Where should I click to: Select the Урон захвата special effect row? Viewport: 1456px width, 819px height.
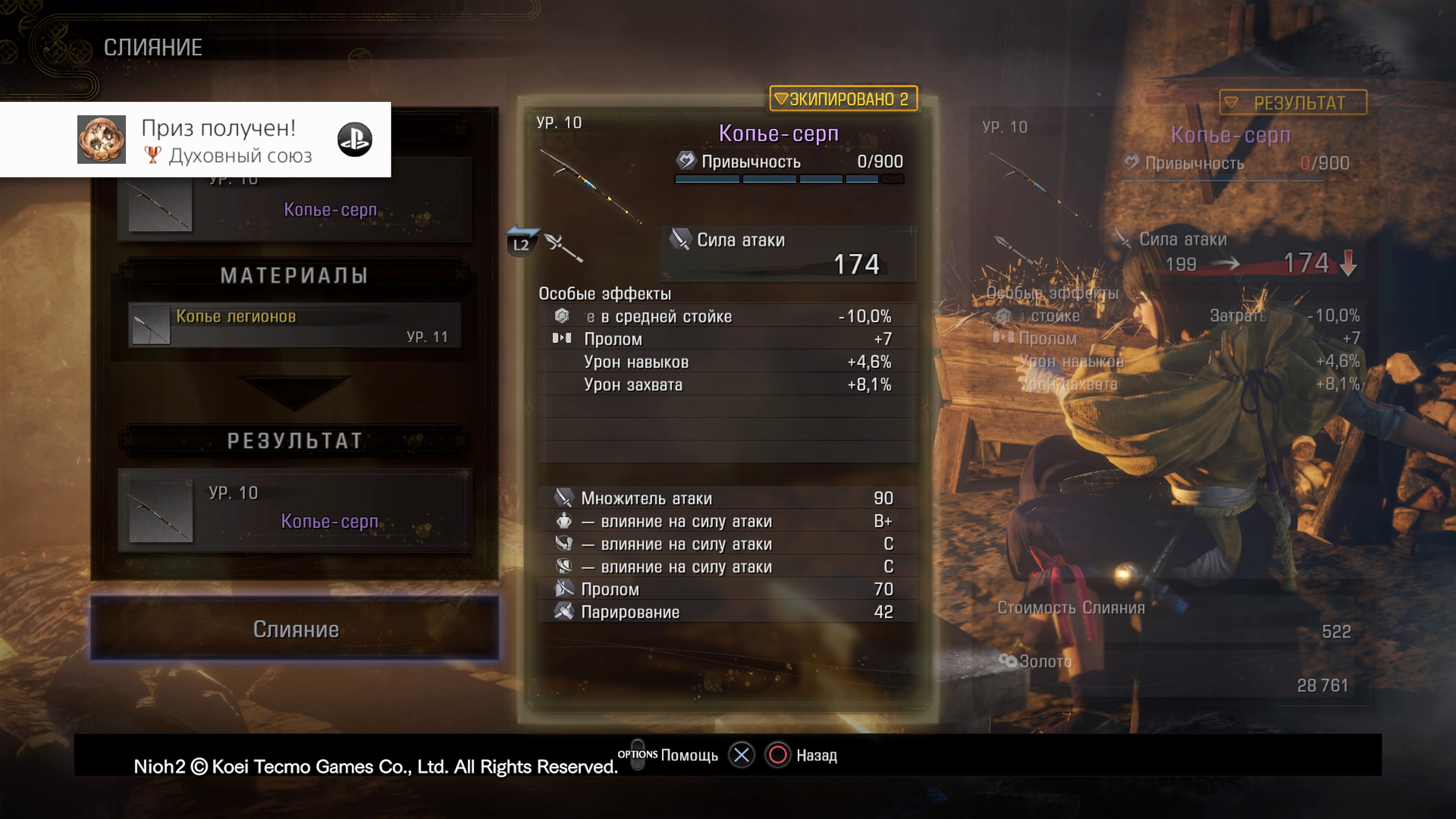point(727,385)
